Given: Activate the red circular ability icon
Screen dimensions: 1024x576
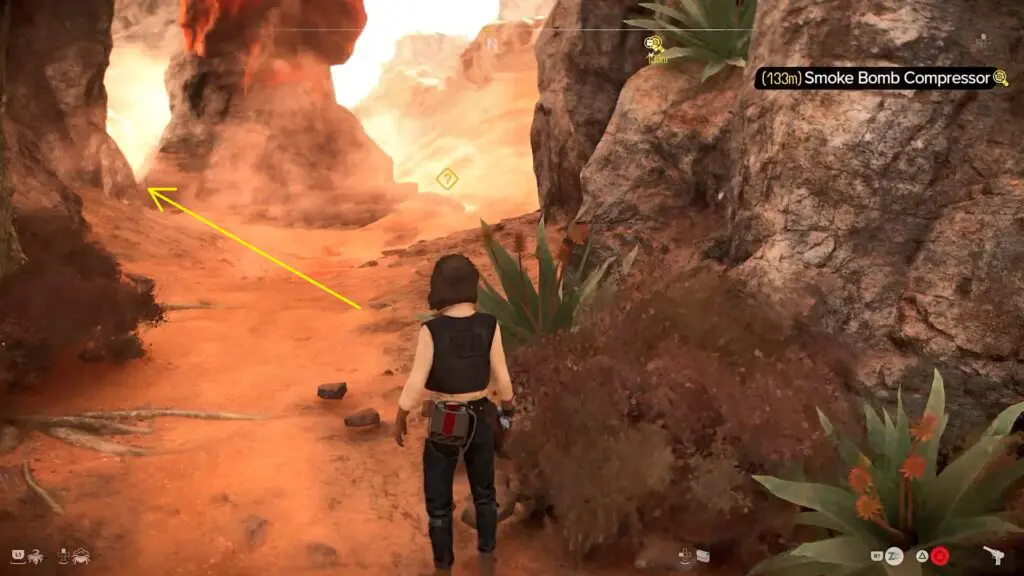Looking at the screenshot, I should coord(941,556).
